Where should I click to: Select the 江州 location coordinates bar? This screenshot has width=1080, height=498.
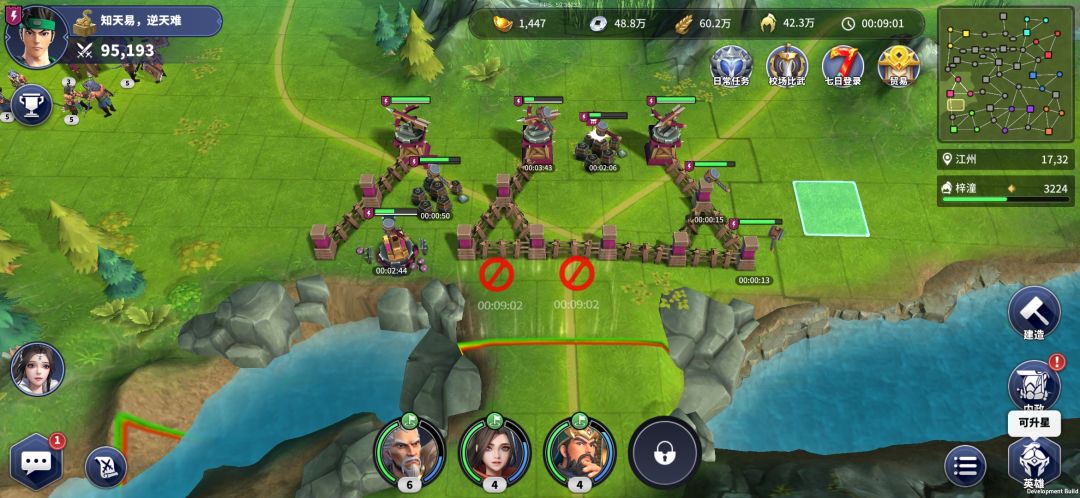(1005, 160)
